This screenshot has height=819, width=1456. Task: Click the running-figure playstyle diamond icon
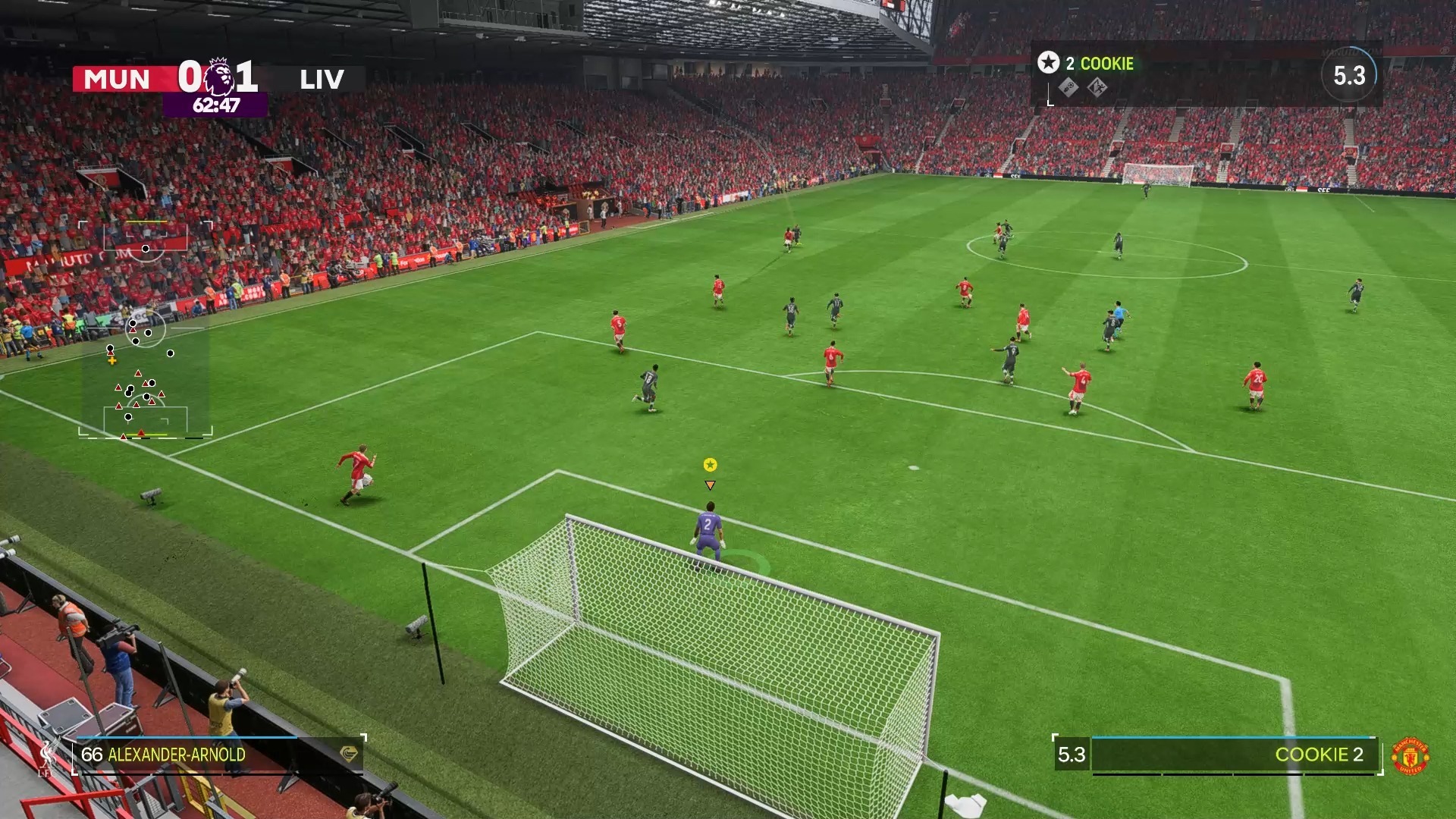1097,88
